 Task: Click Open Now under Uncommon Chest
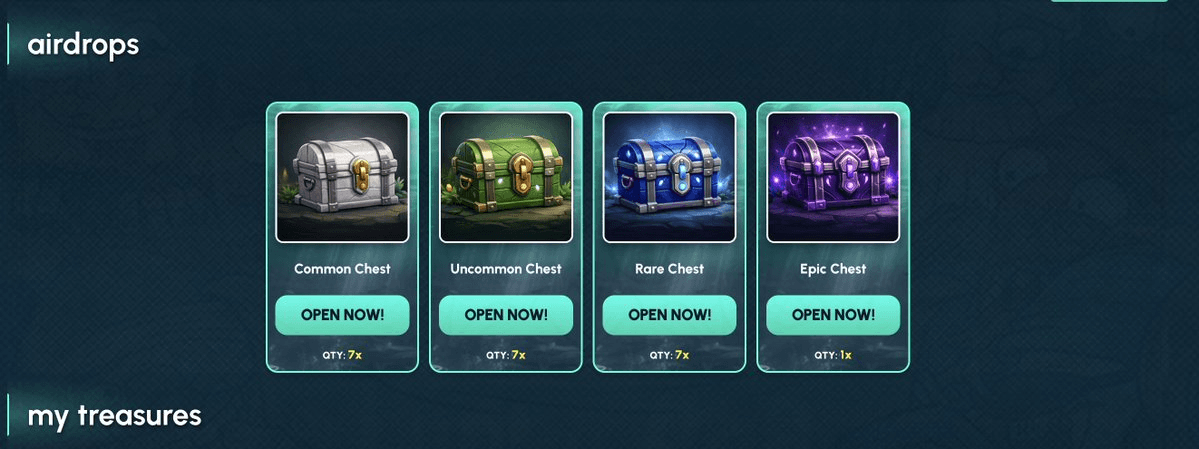(506, 315)
